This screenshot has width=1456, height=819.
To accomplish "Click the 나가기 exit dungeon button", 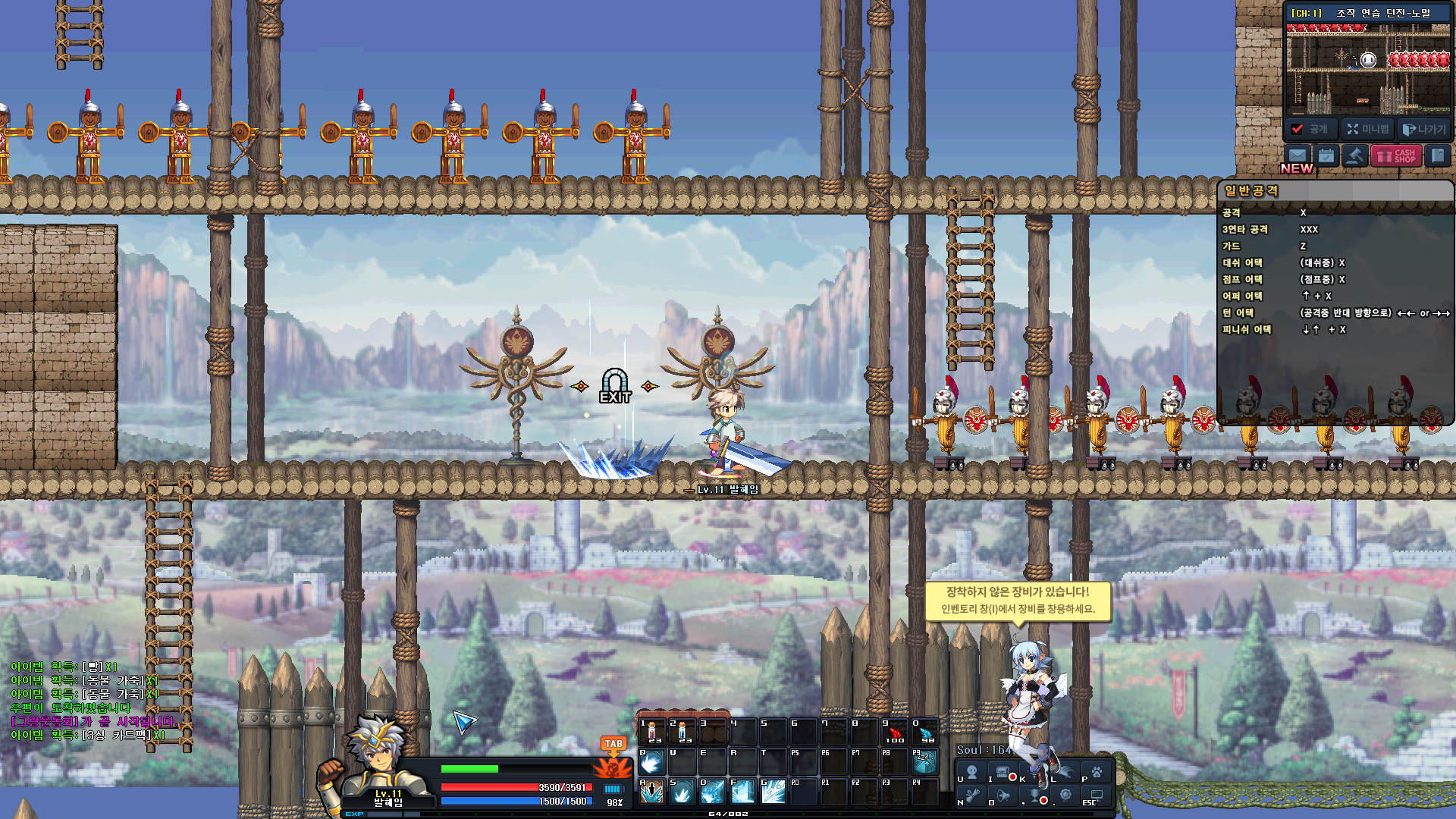I will pyautogui.click(x=1423, y=129).
